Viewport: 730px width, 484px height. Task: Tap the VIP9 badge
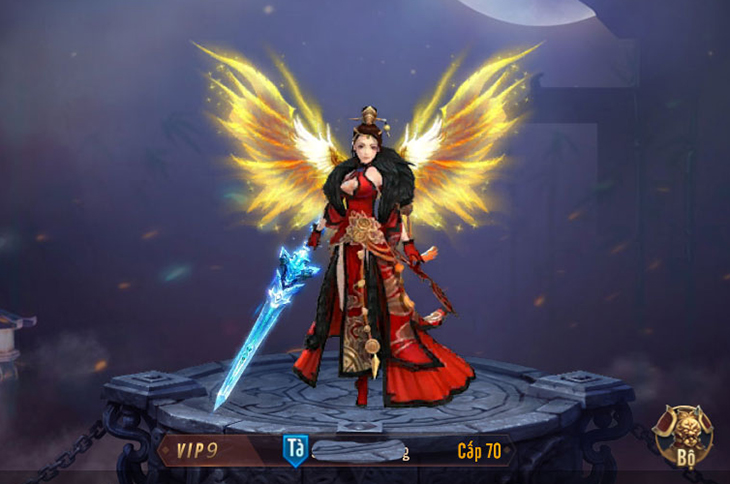(x=197, y=450)
